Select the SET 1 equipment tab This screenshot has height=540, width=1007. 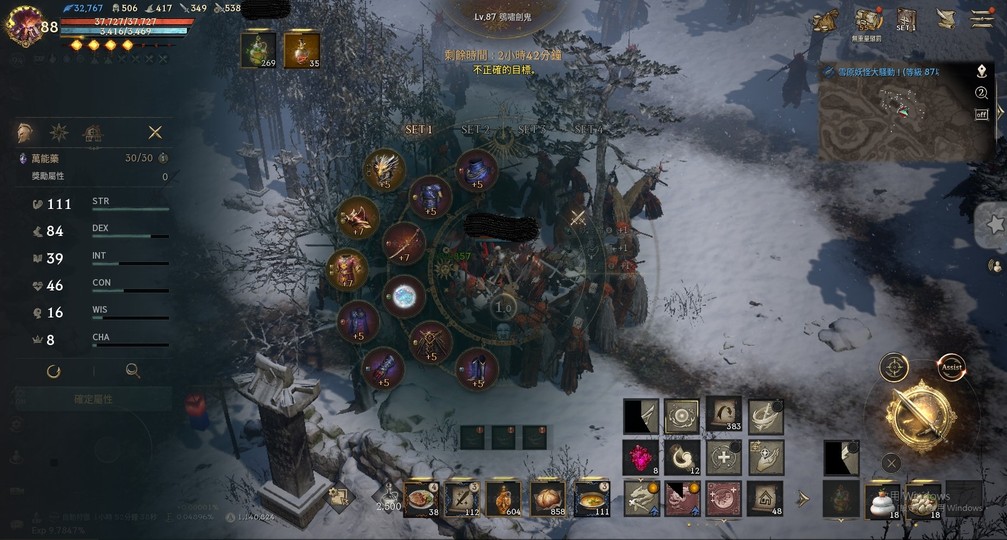click(x=419, y=130)
